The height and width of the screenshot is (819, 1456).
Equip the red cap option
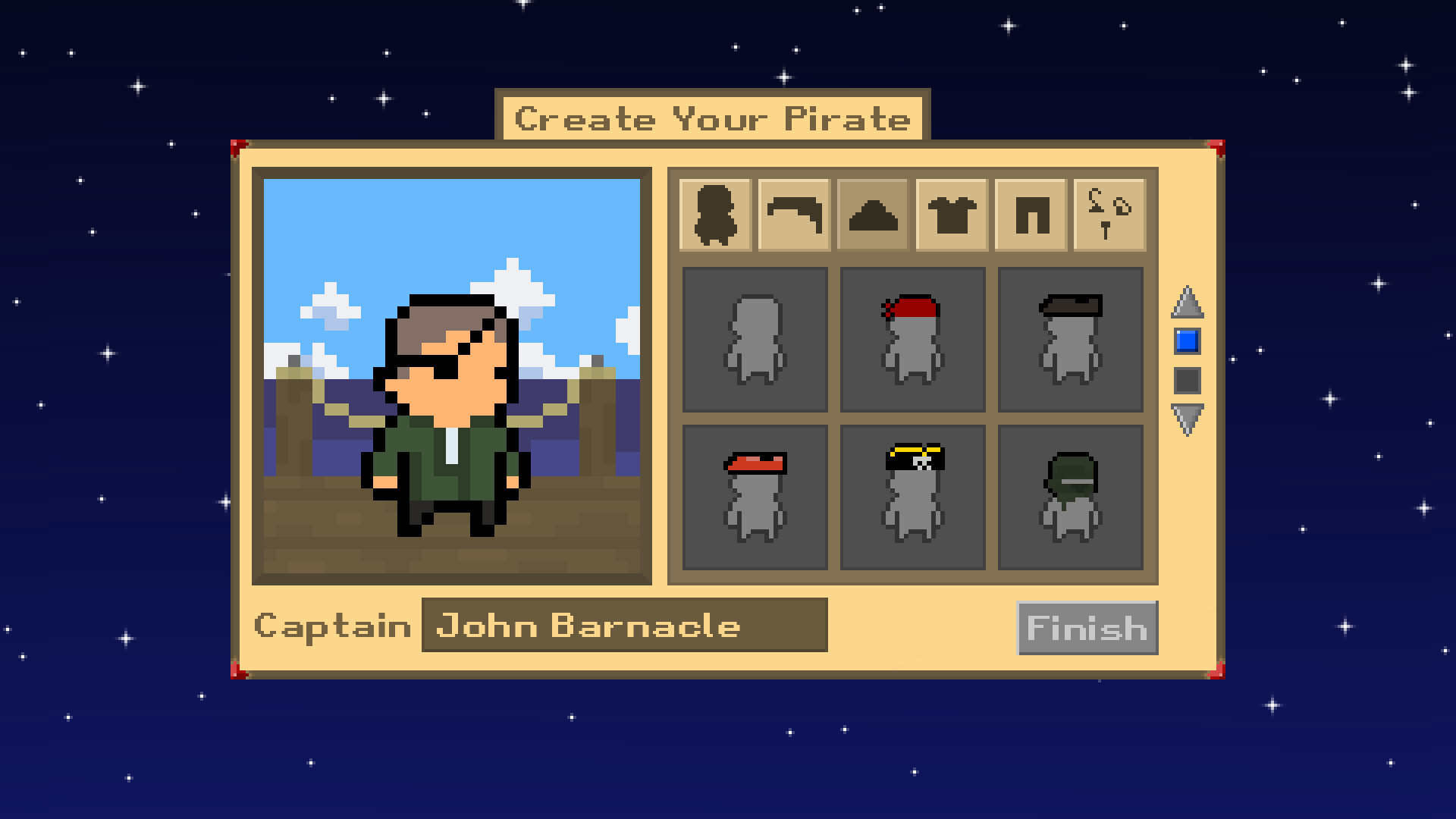coord(755,497)
